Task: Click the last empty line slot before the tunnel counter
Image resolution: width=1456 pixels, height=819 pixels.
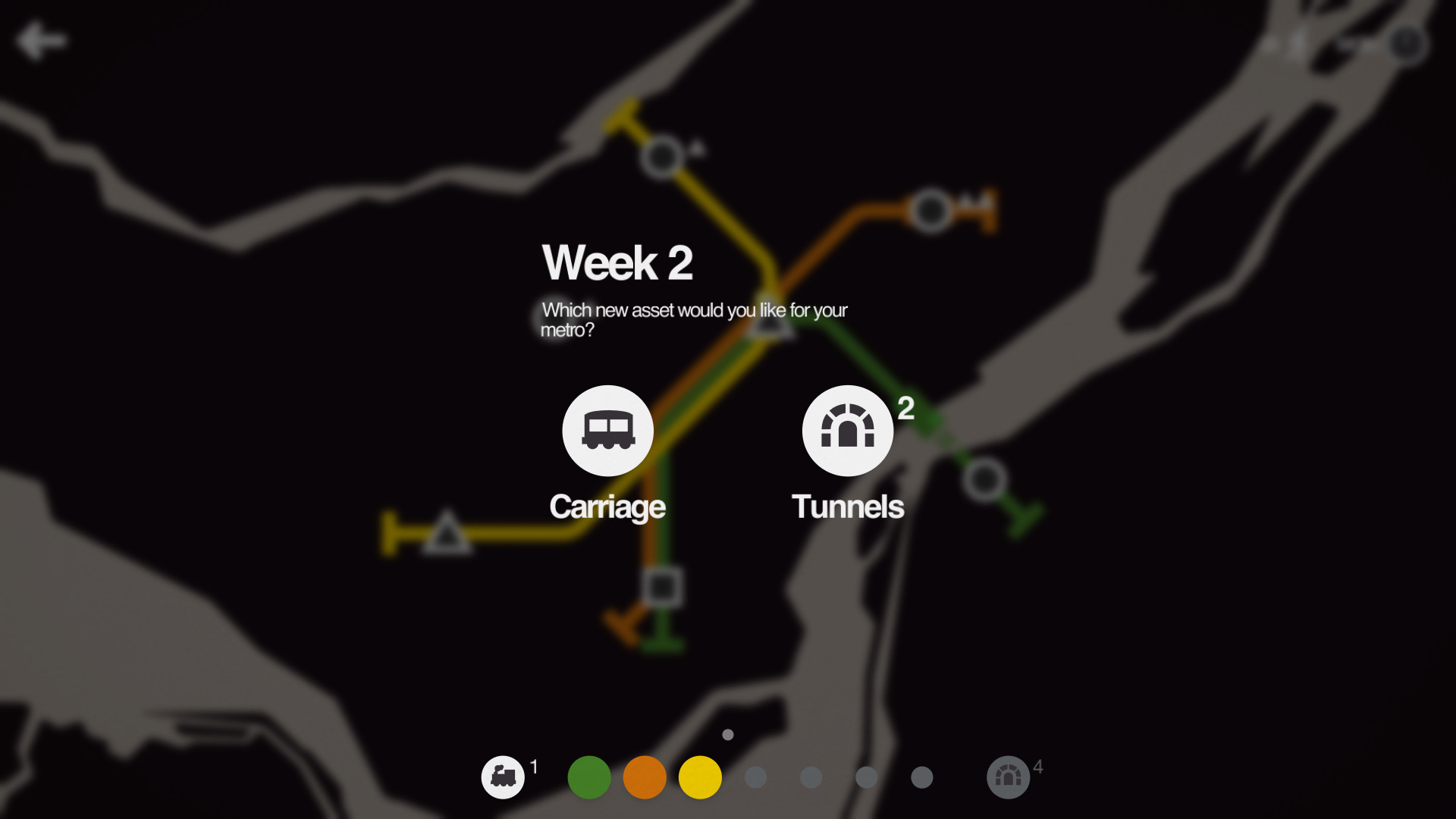Action: pyautogui.click(x=921, y=777)
